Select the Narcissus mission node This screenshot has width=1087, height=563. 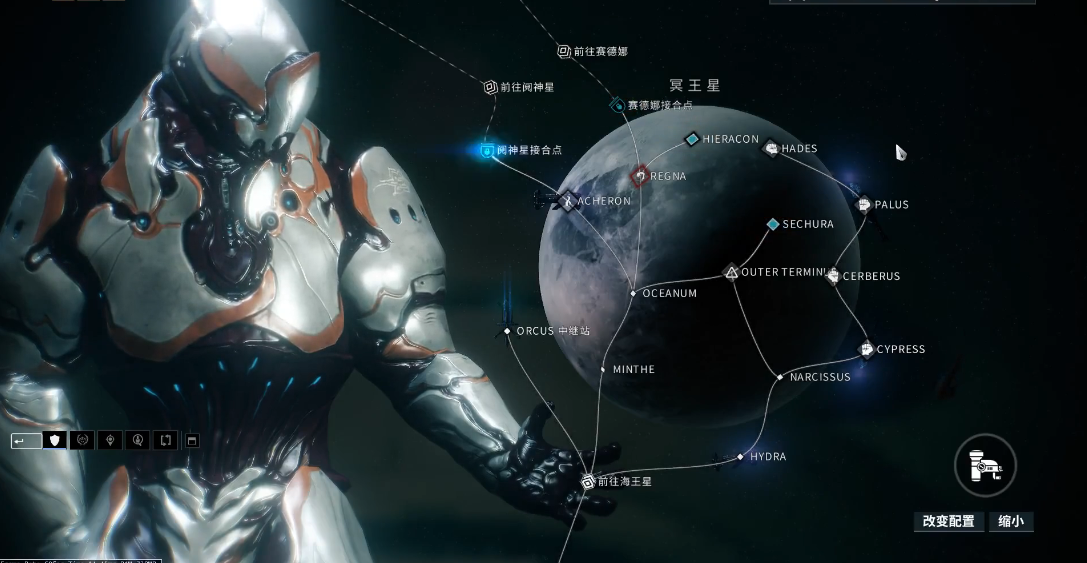coord(780,377)
